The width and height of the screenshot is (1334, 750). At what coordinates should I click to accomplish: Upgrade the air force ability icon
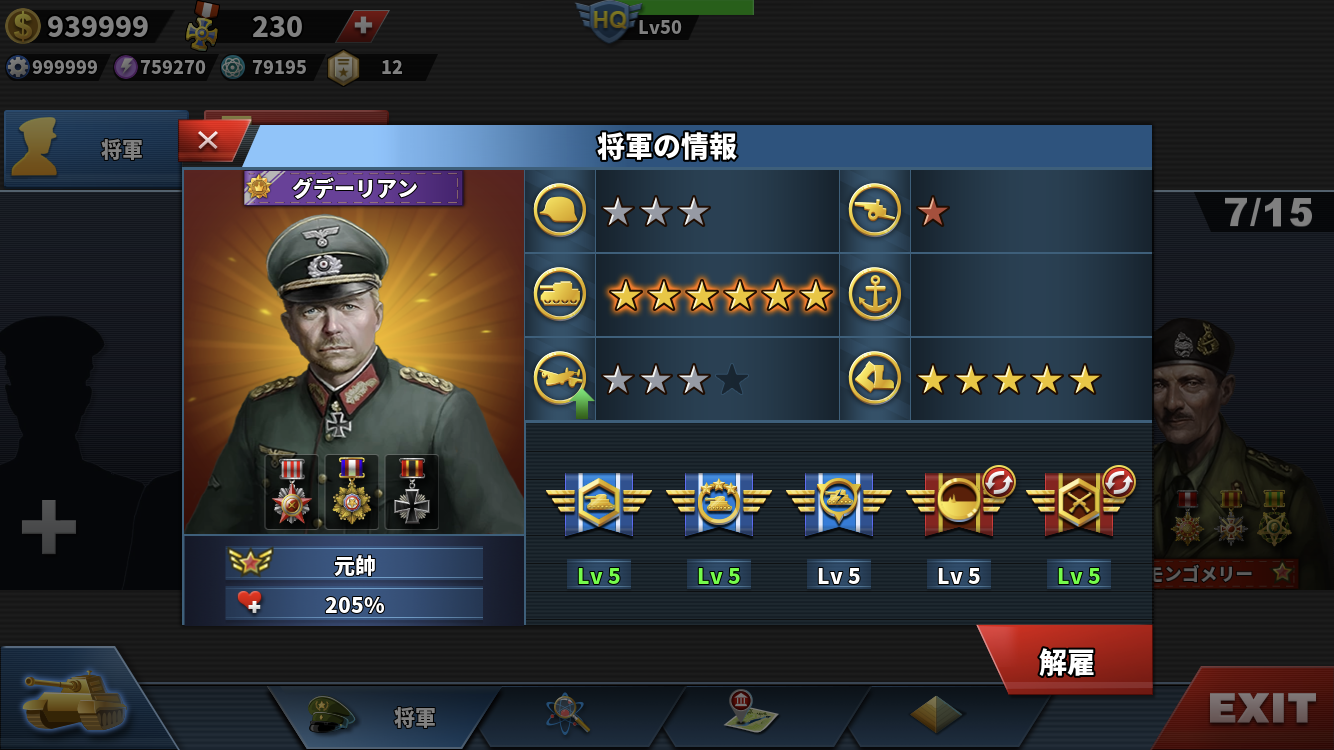(x=560, y=380)
